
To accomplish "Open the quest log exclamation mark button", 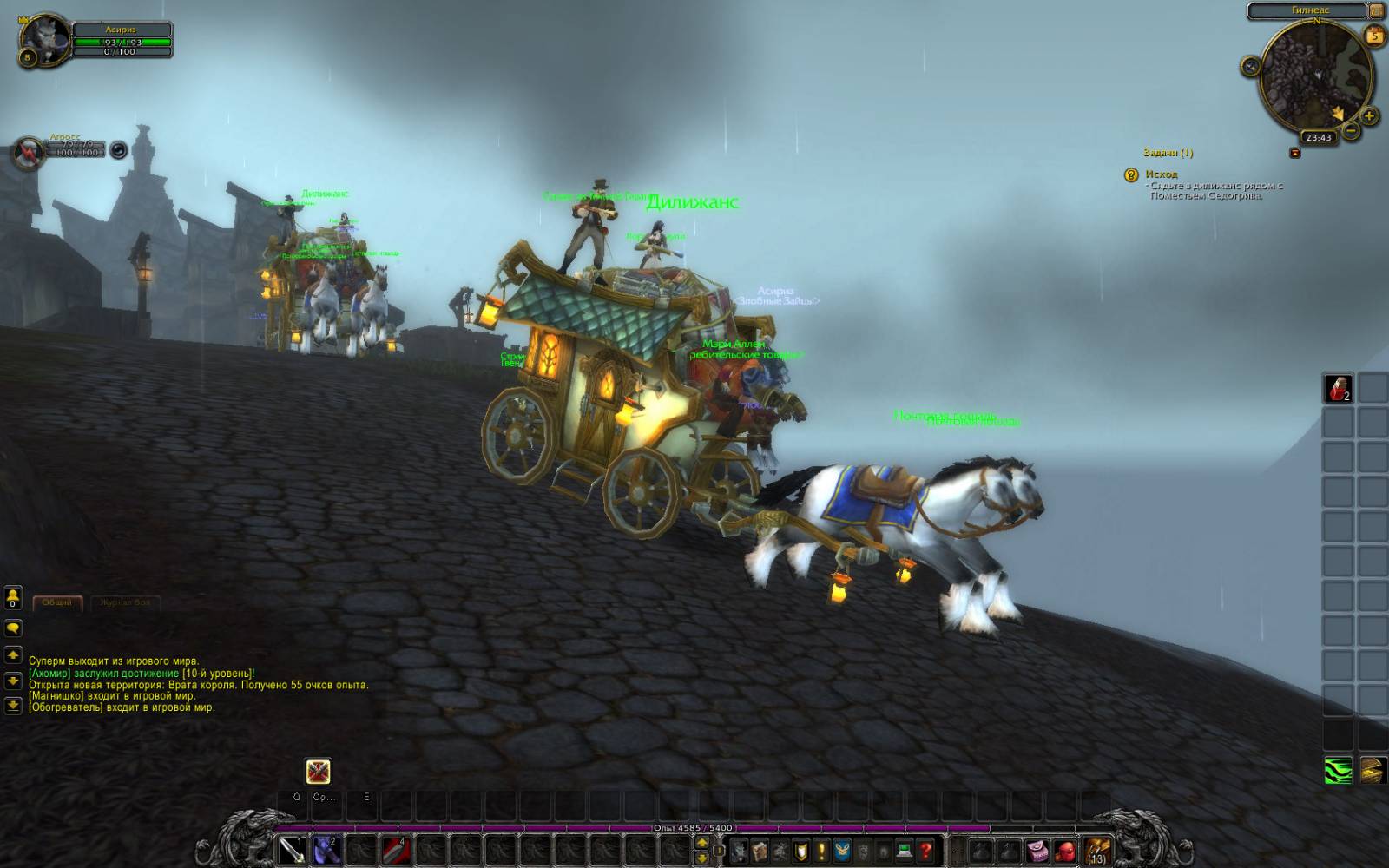I will click(821, 851).
